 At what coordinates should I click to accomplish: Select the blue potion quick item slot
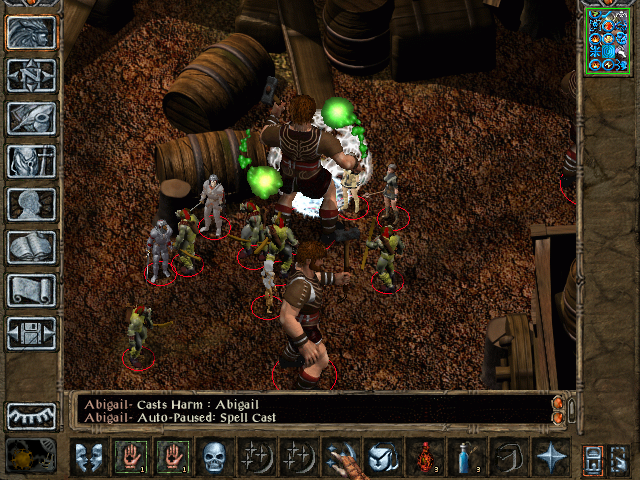click(x=466, y=457)
